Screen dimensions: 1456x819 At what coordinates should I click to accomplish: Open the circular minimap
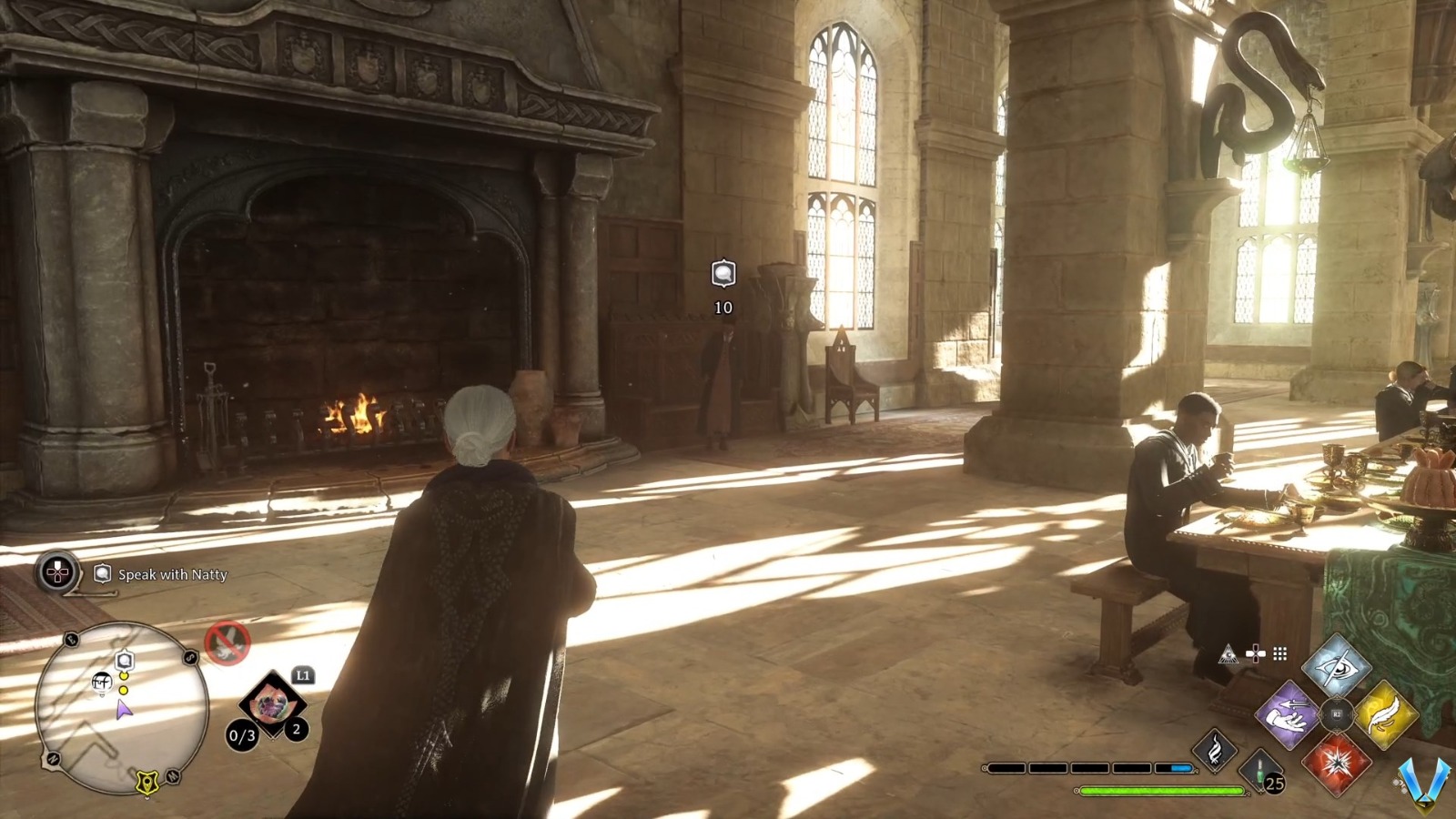(122, 707)
